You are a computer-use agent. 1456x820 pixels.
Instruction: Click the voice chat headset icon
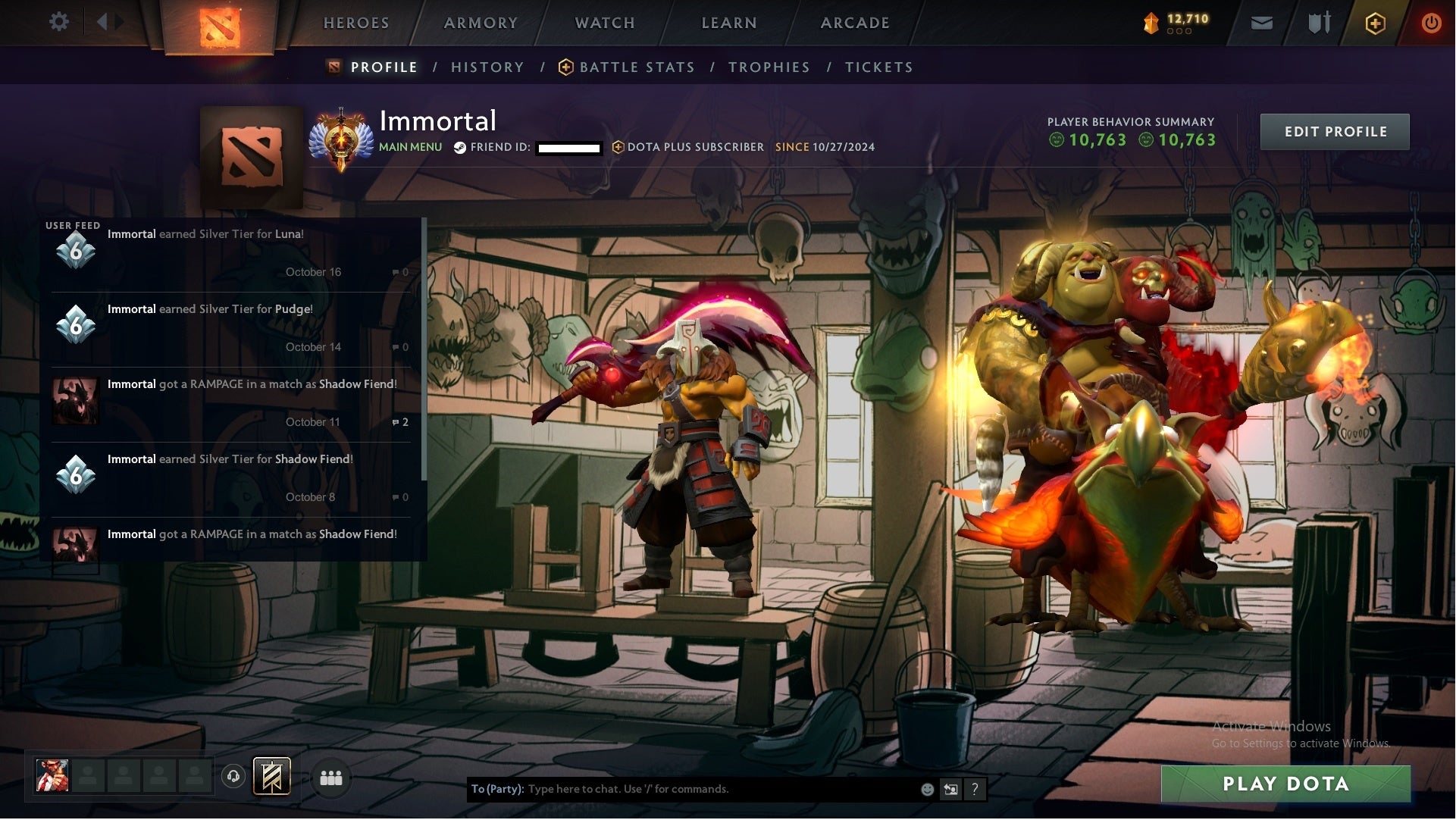click(233, 778)
